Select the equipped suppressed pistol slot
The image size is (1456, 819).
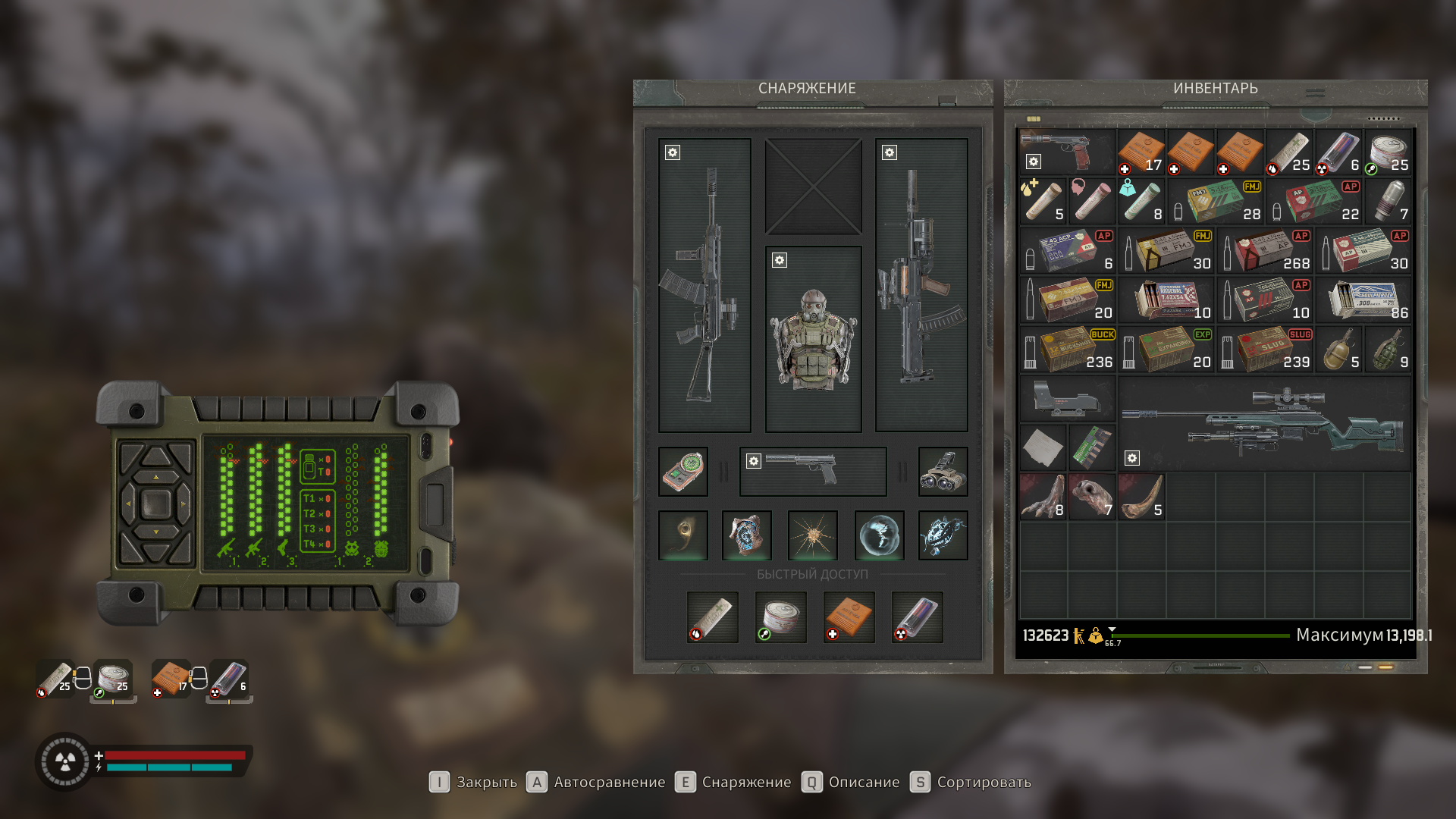812,471
